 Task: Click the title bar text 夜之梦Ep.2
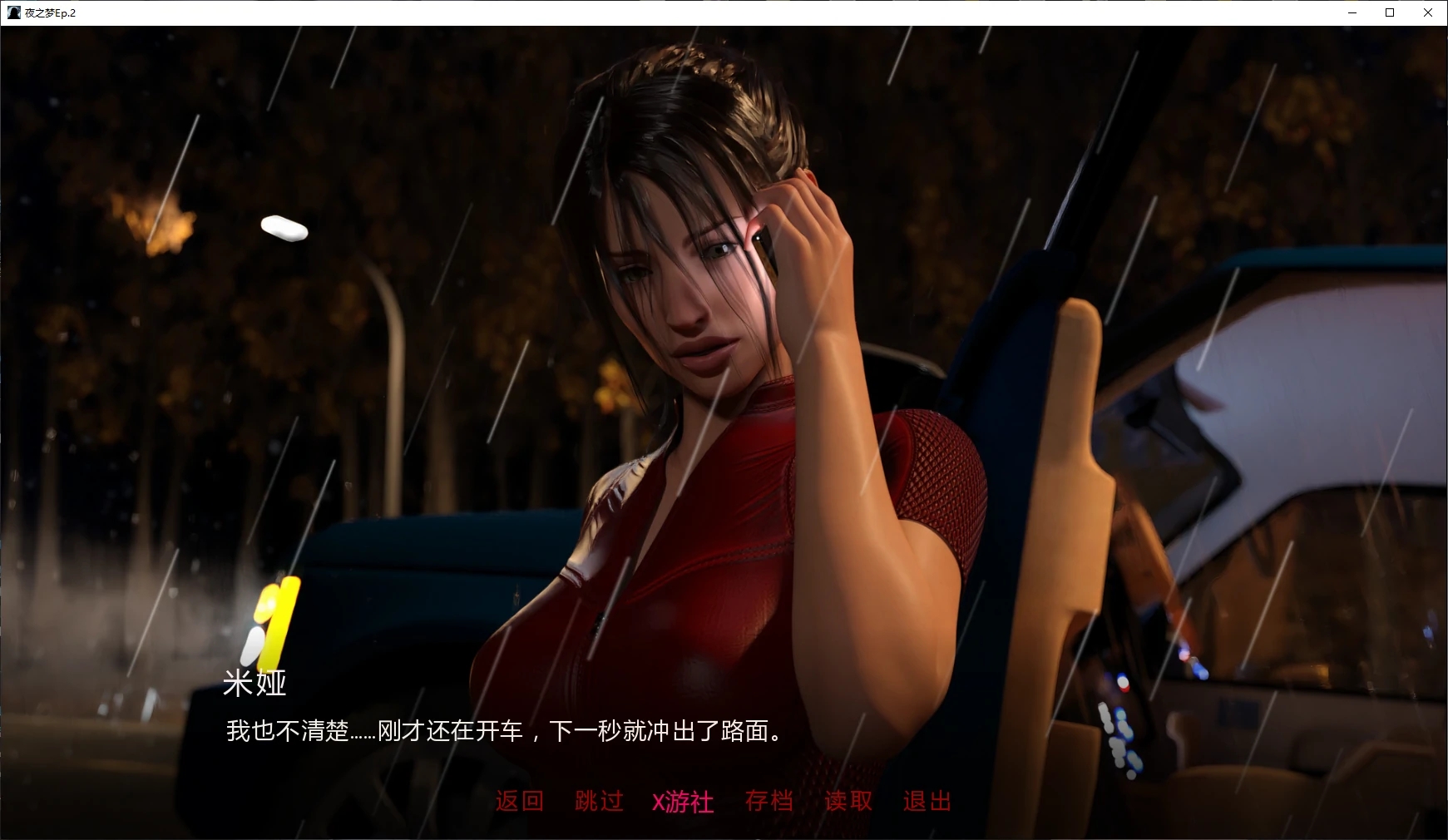[50, 12]
